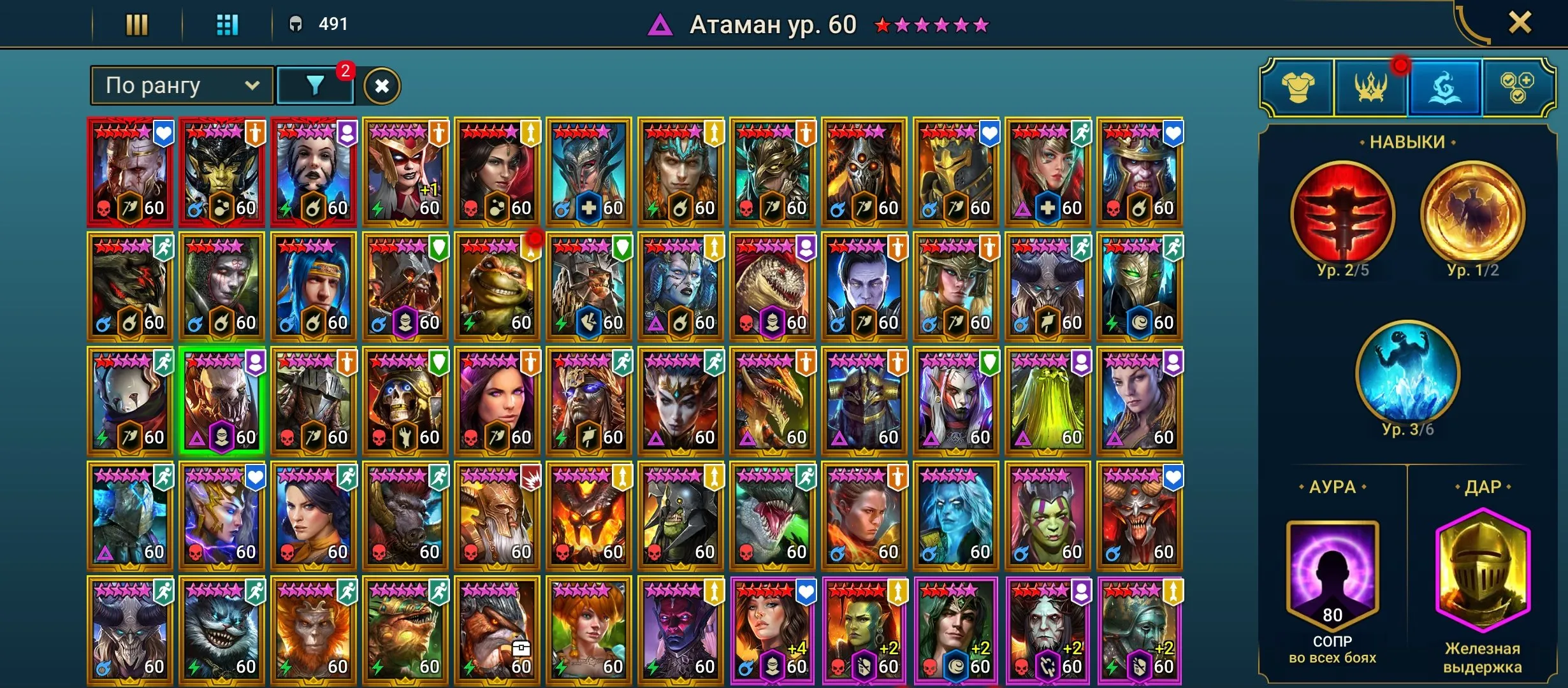Select the green-highlighted champion portrait

point(222,401)
